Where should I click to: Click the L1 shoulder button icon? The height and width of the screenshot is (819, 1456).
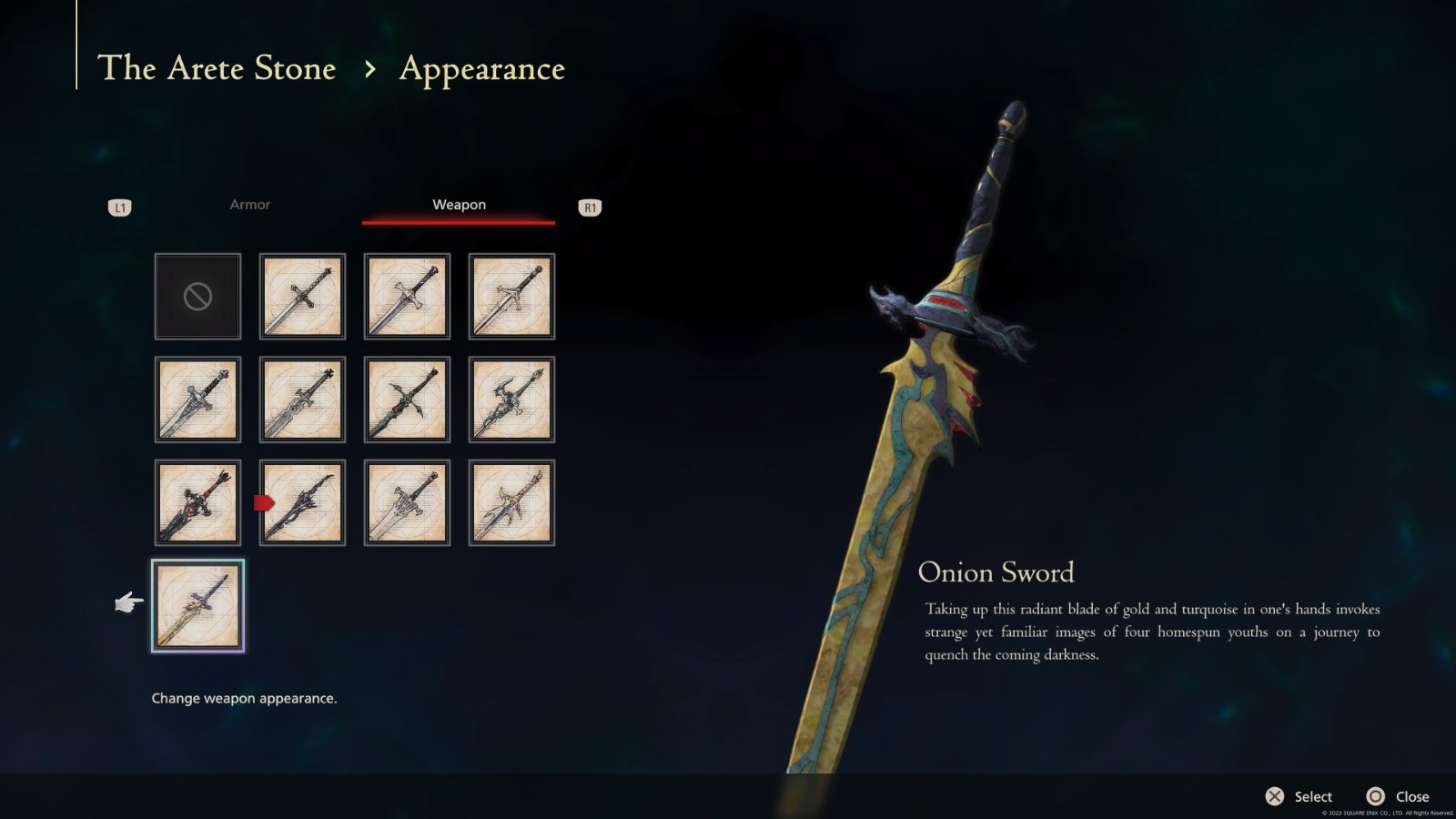click(x=120, y=207)
